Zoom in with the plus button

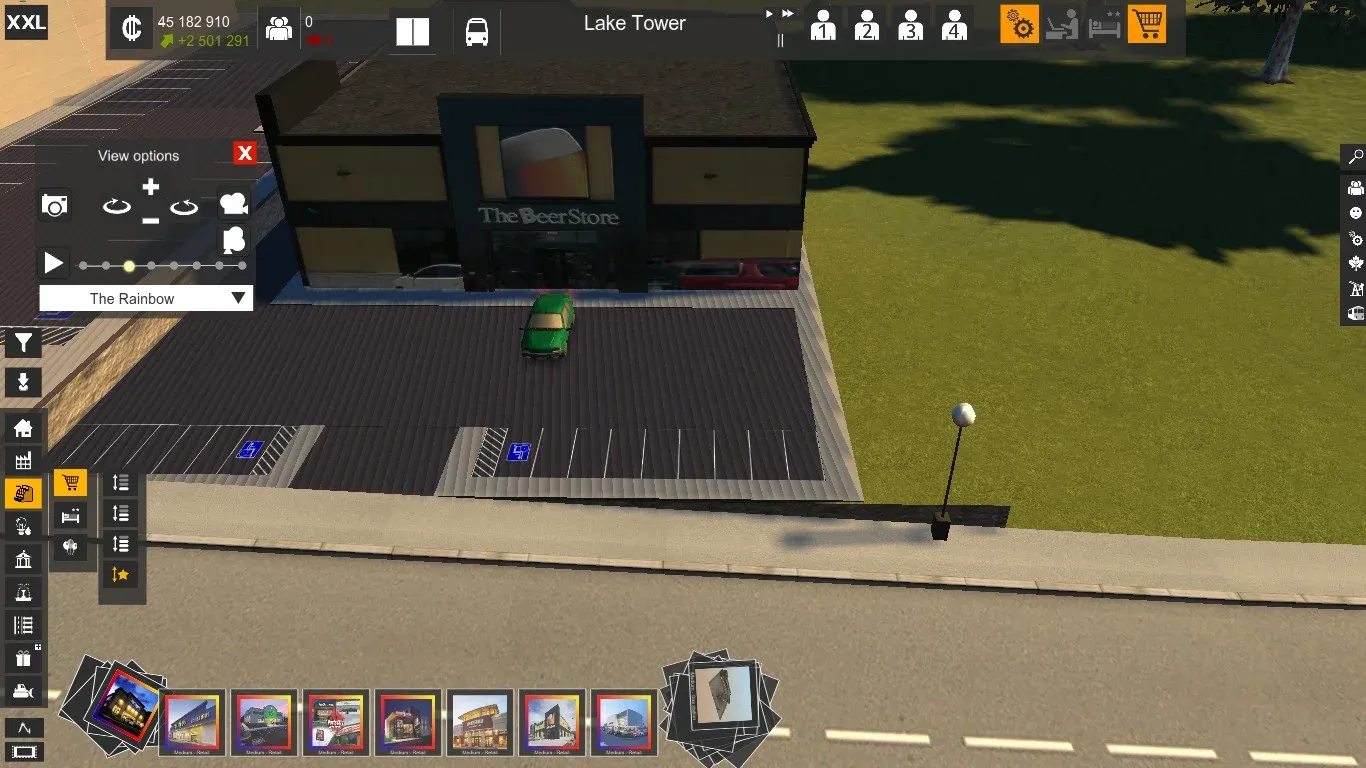click(150, 187)
